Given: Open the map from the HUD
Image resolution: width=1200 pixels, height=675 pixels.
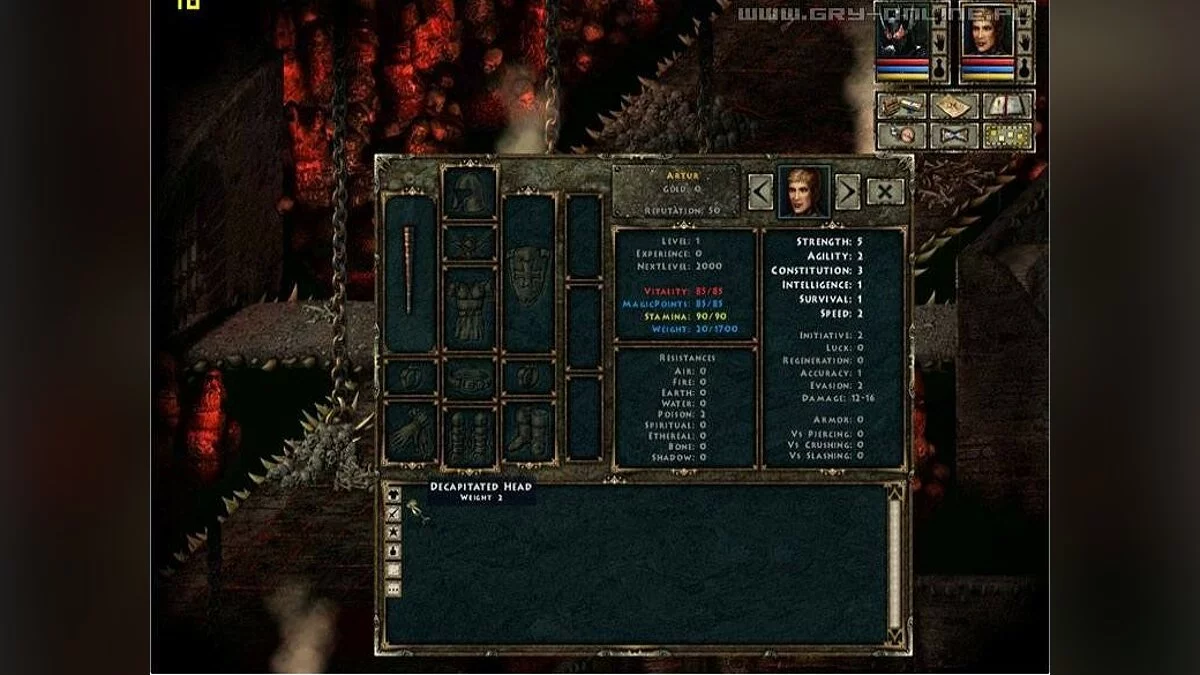Looking at the screenshot, I should [953, 105].
